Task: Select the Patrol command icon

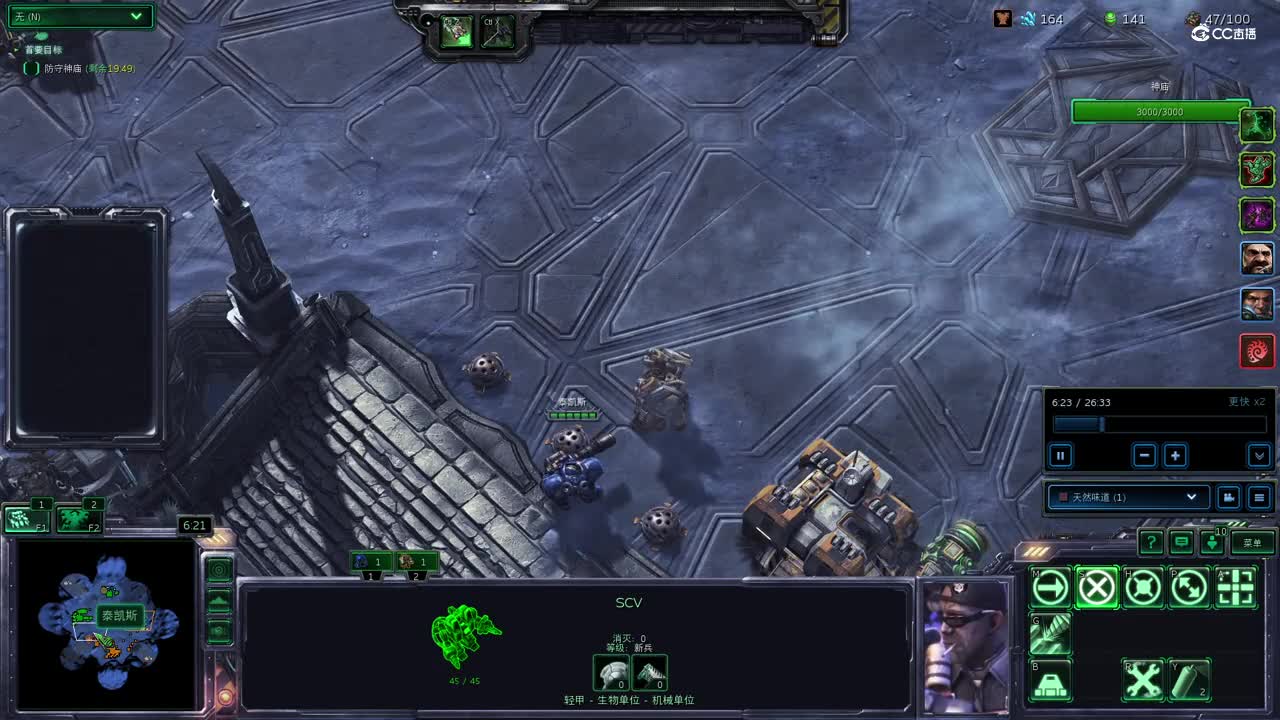Action: click(1190, 588)
